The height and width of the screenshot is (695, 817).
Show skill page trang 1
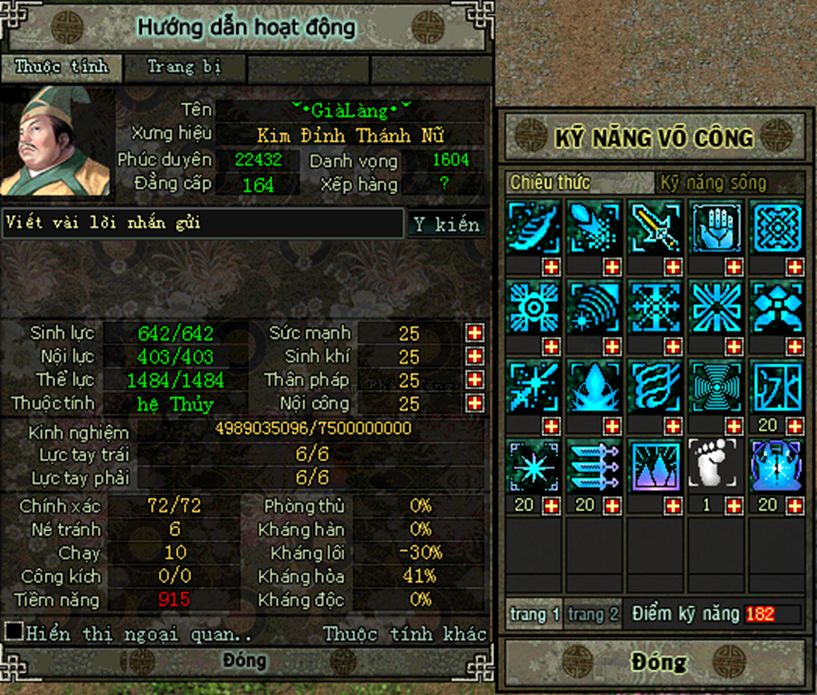535,614
